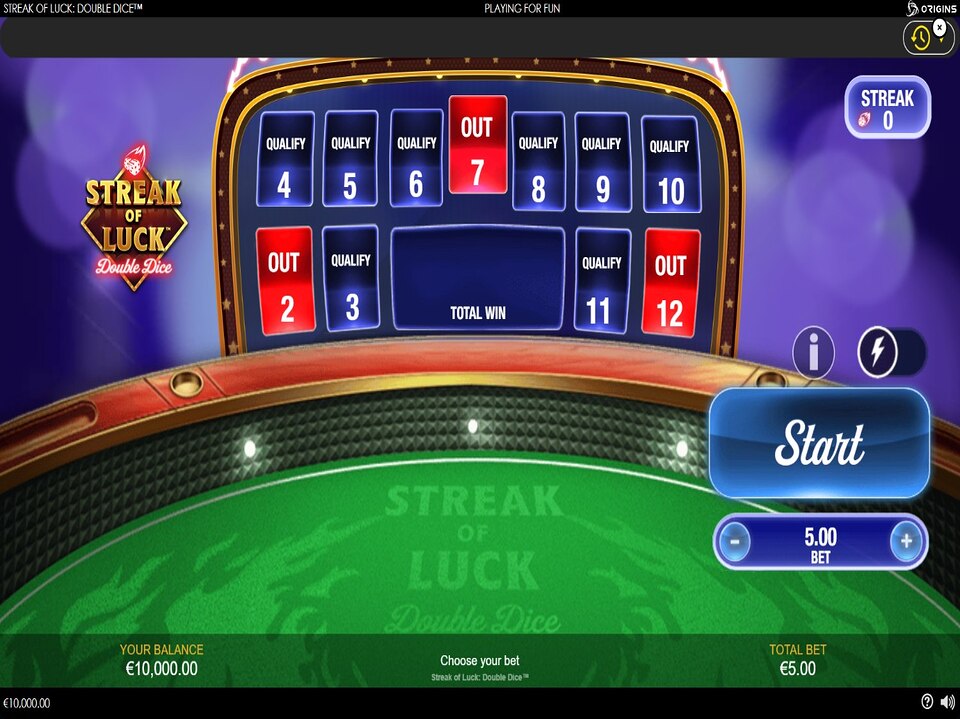Increase the bet with the plus button

coord(906,542)
